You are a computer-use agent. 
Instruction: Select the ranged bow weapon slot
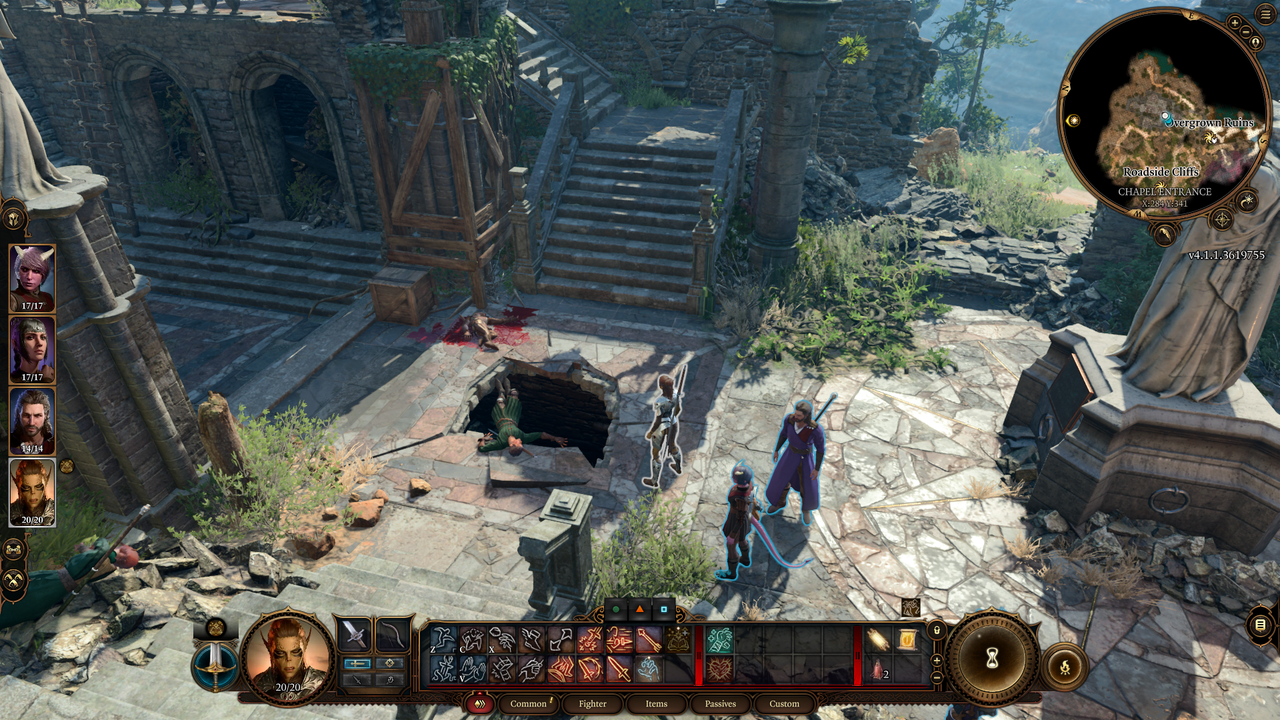click(393, 634)
